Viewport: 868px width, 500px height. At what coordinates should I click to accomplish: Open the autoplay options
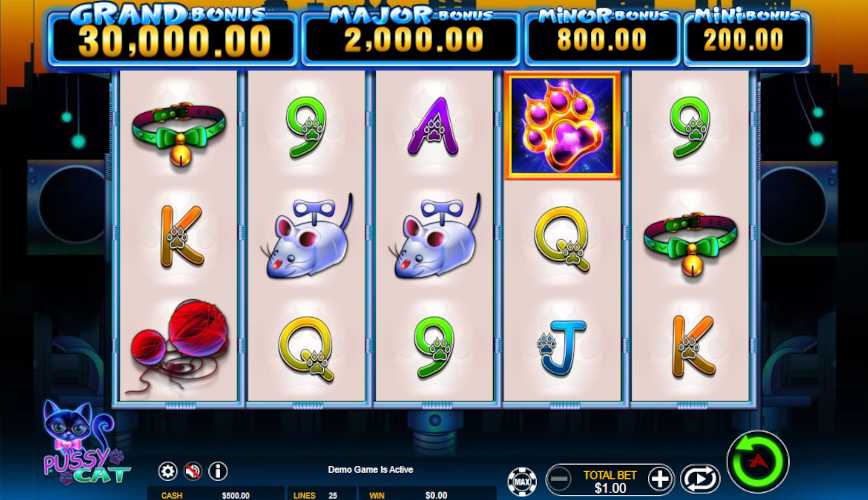700,478
